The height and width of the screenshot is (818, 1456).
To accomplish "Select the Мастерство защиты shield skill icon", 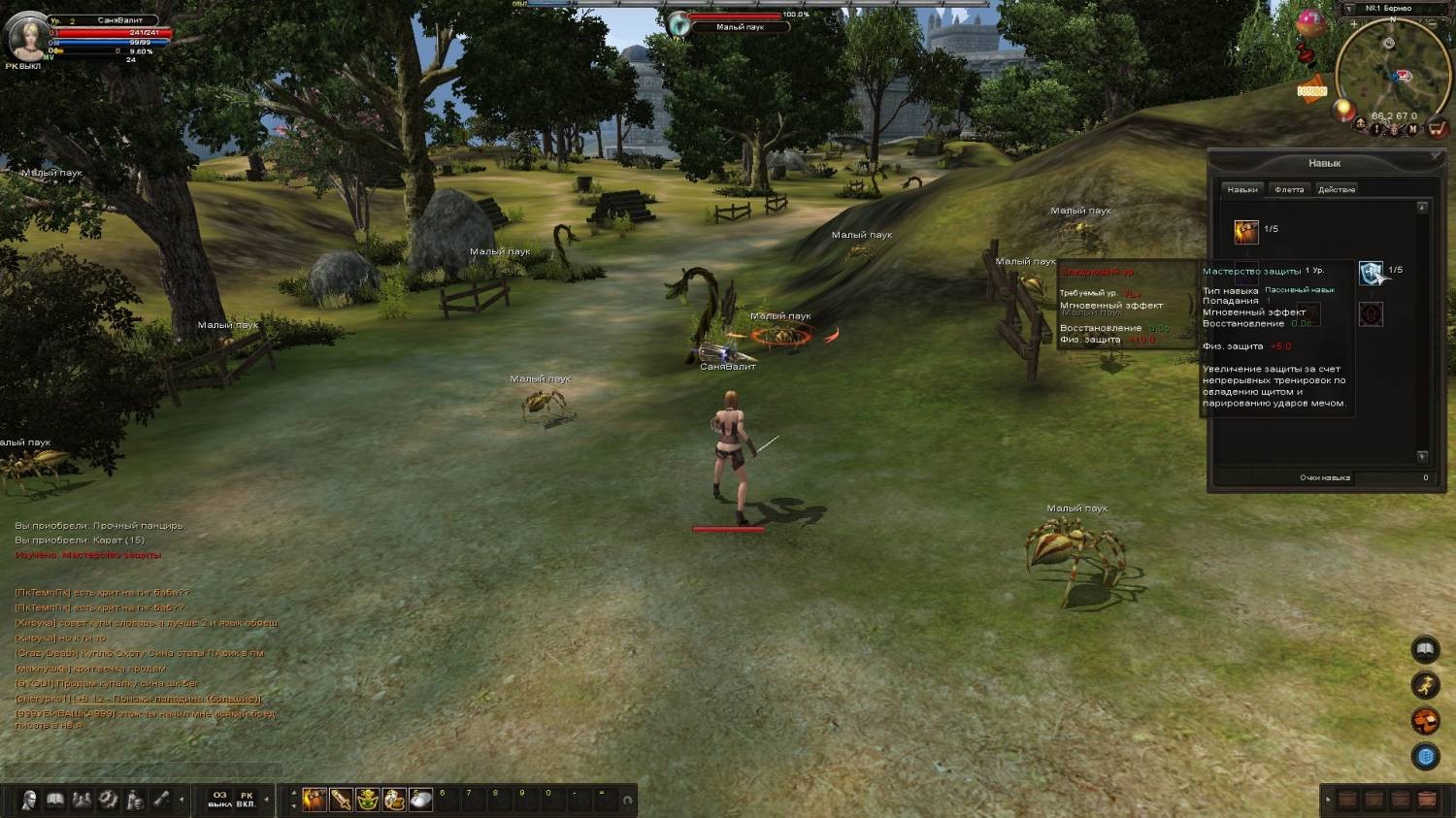I will (x=1371, y=273).
